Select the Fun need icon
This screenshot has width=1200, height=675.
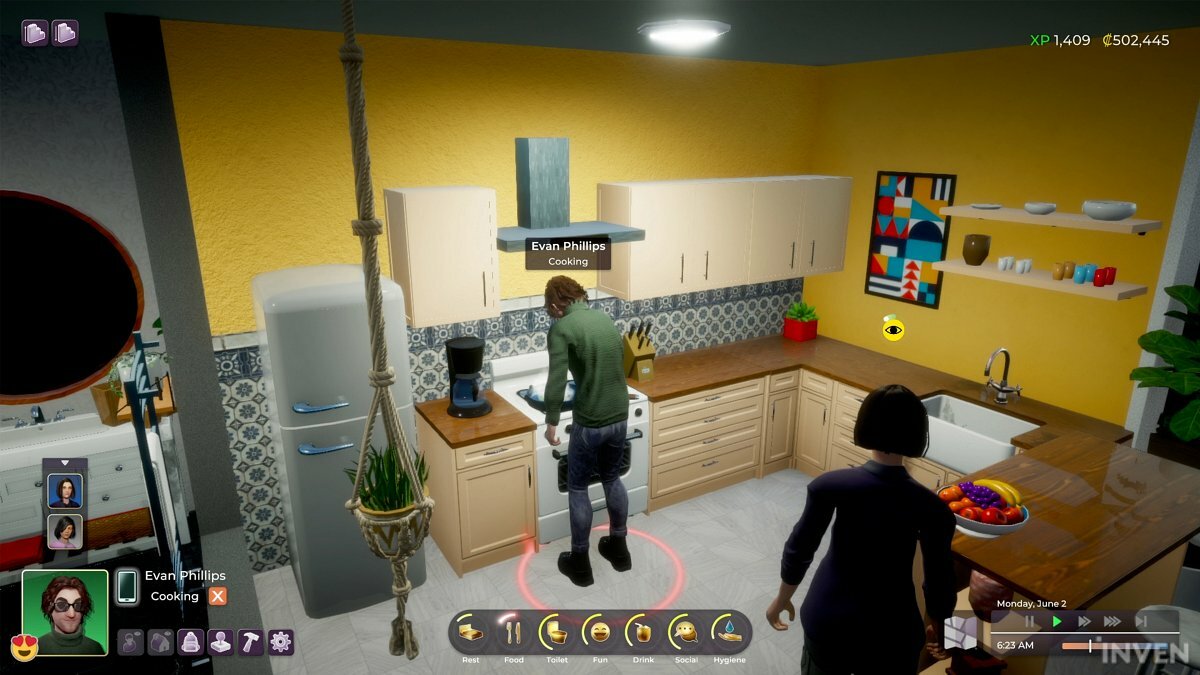(x=600, y=633)
